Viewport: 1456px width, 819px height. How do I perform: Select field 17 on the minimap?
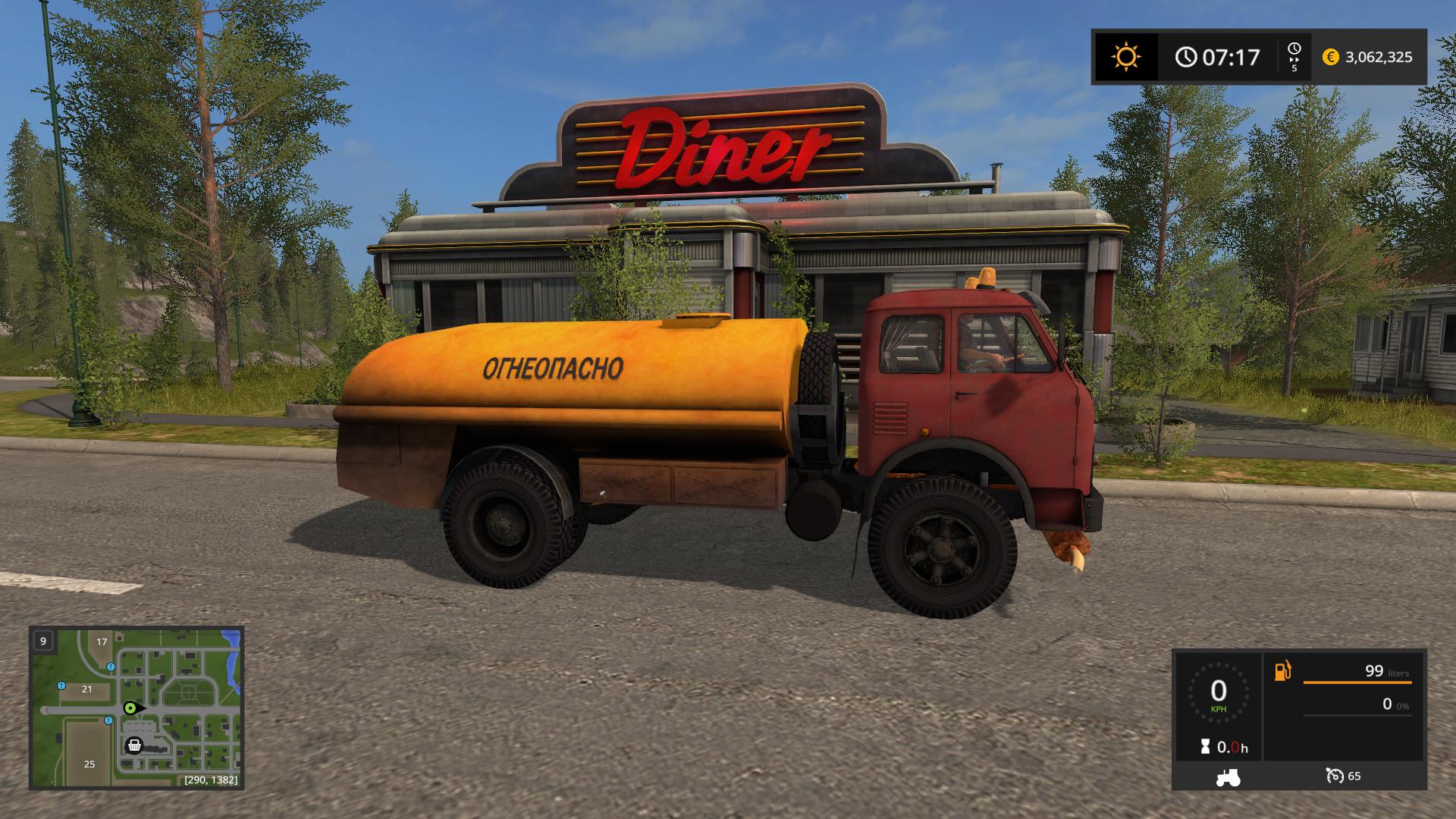click(x=102, y=642)
